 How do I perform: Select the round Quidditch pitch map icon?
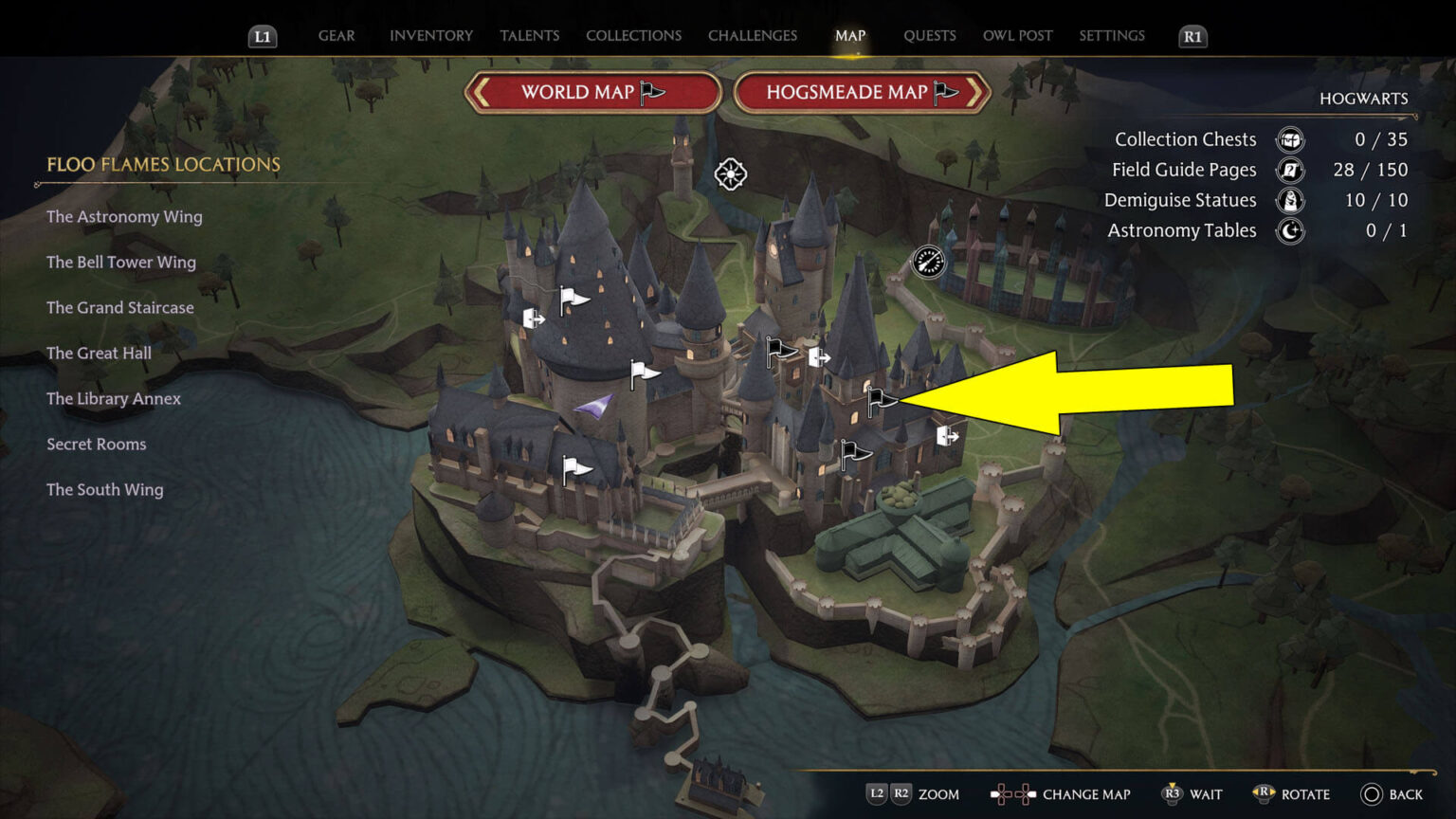click(x=928, y=262)
